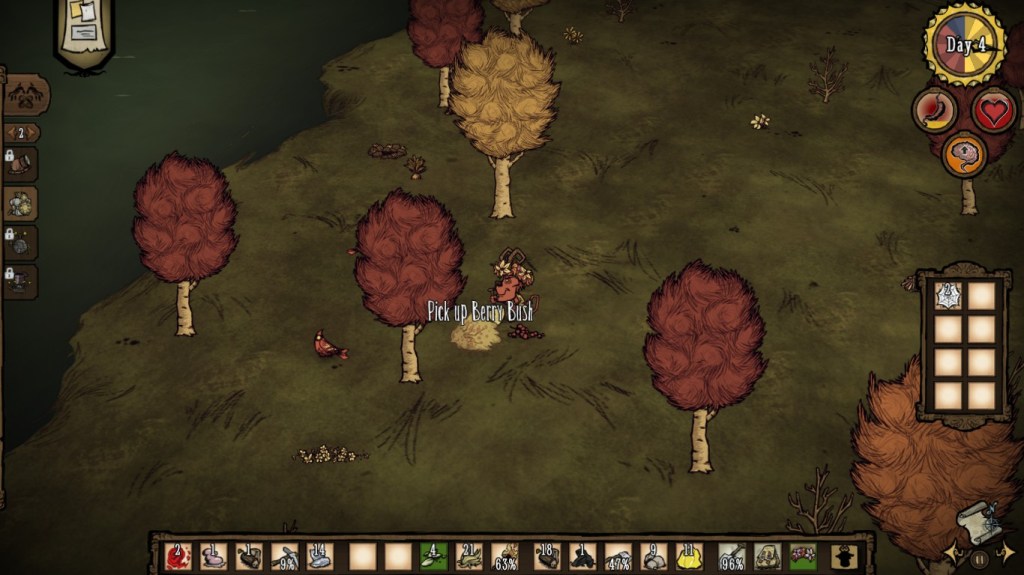Select the spider web in the backpack
This screenshot has height=575, width=1024.
[x=947, y=296]
